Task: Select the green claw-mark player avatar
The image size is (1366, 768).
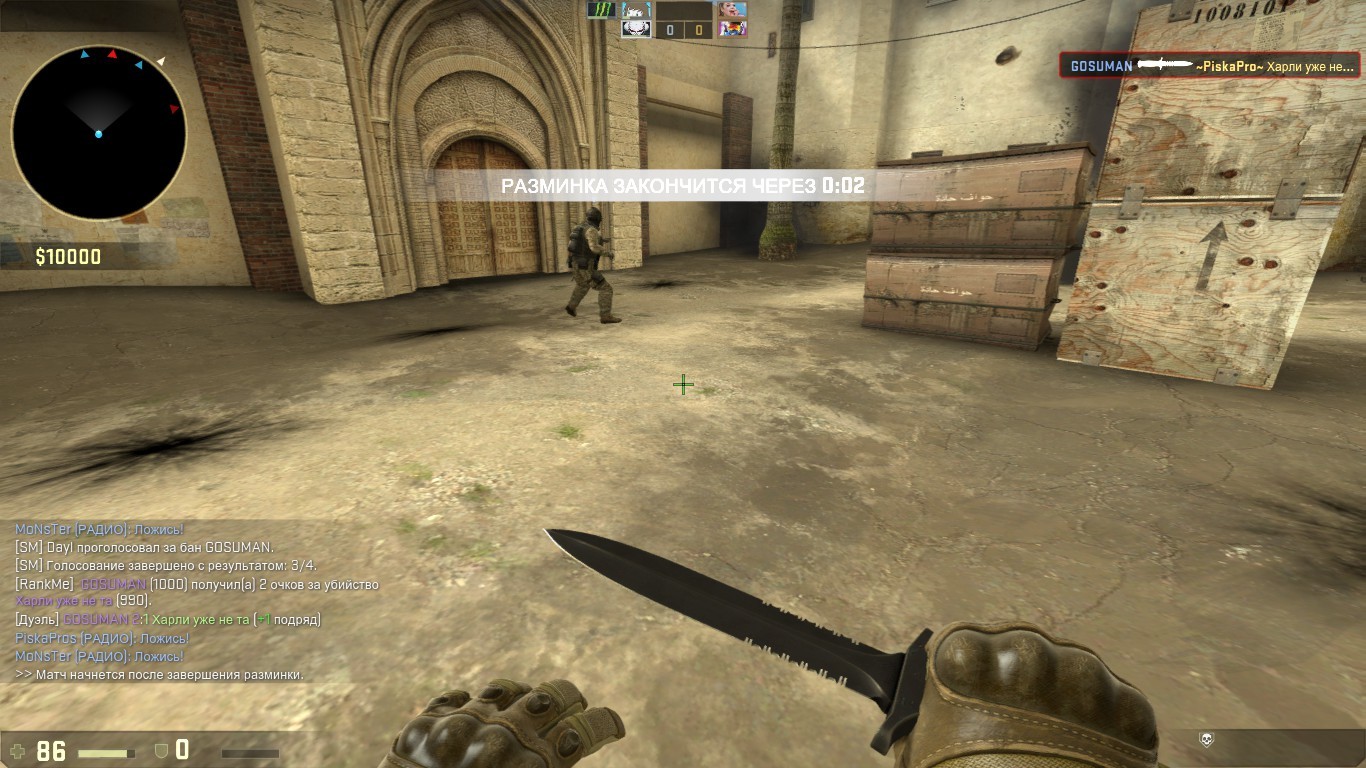Action: 601,10
